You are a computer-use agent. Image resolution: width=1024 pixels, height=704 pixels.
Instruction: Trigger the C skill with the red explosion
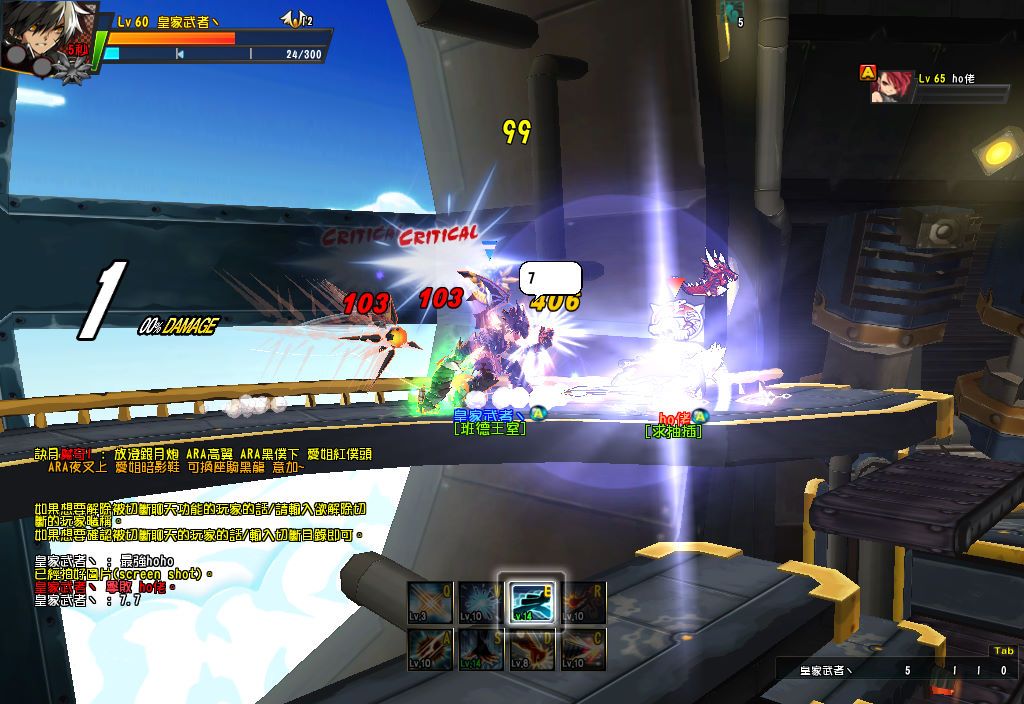584,649
